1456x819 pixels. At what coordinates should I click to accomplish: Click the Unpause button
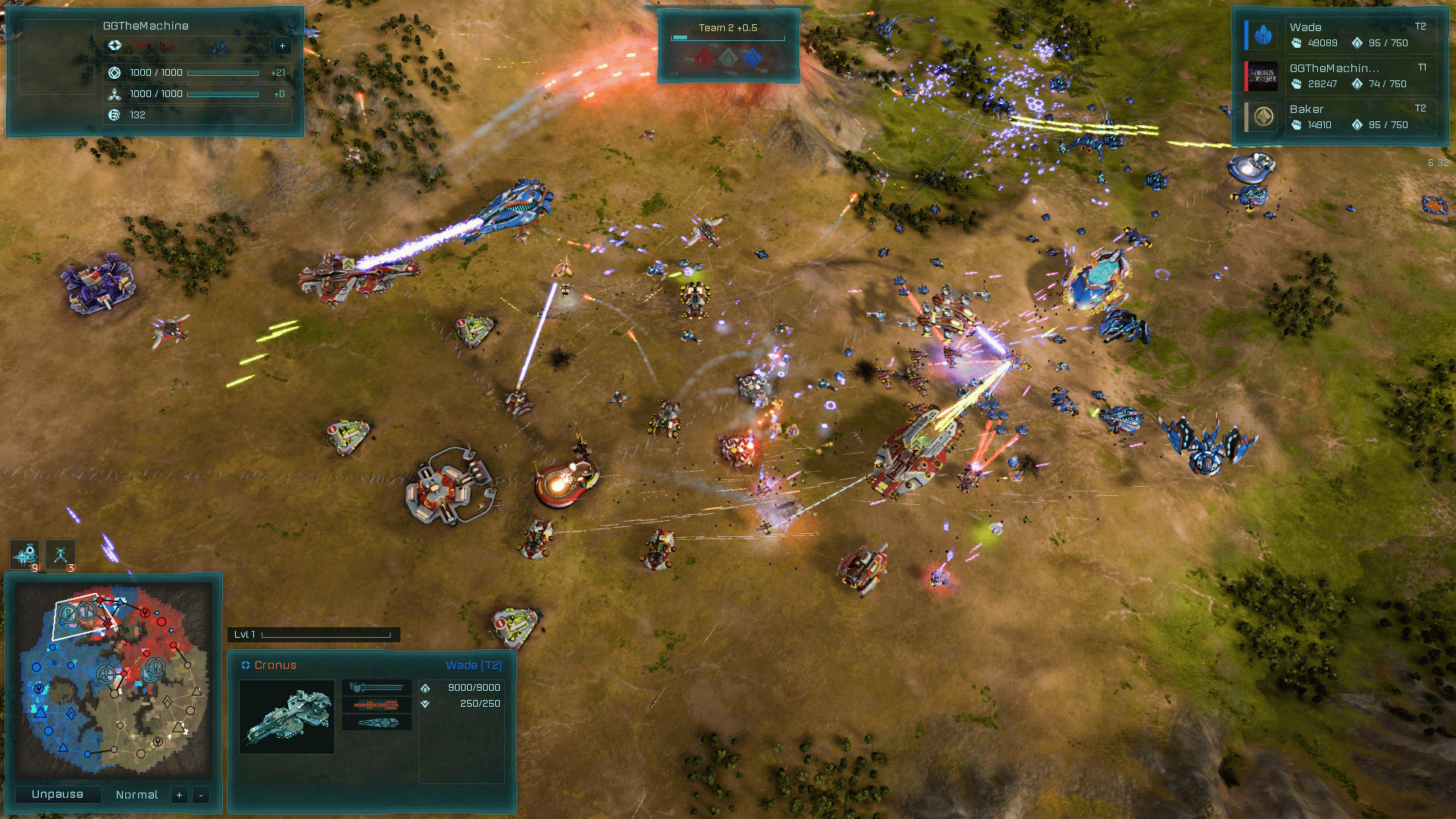coord(58,794)
